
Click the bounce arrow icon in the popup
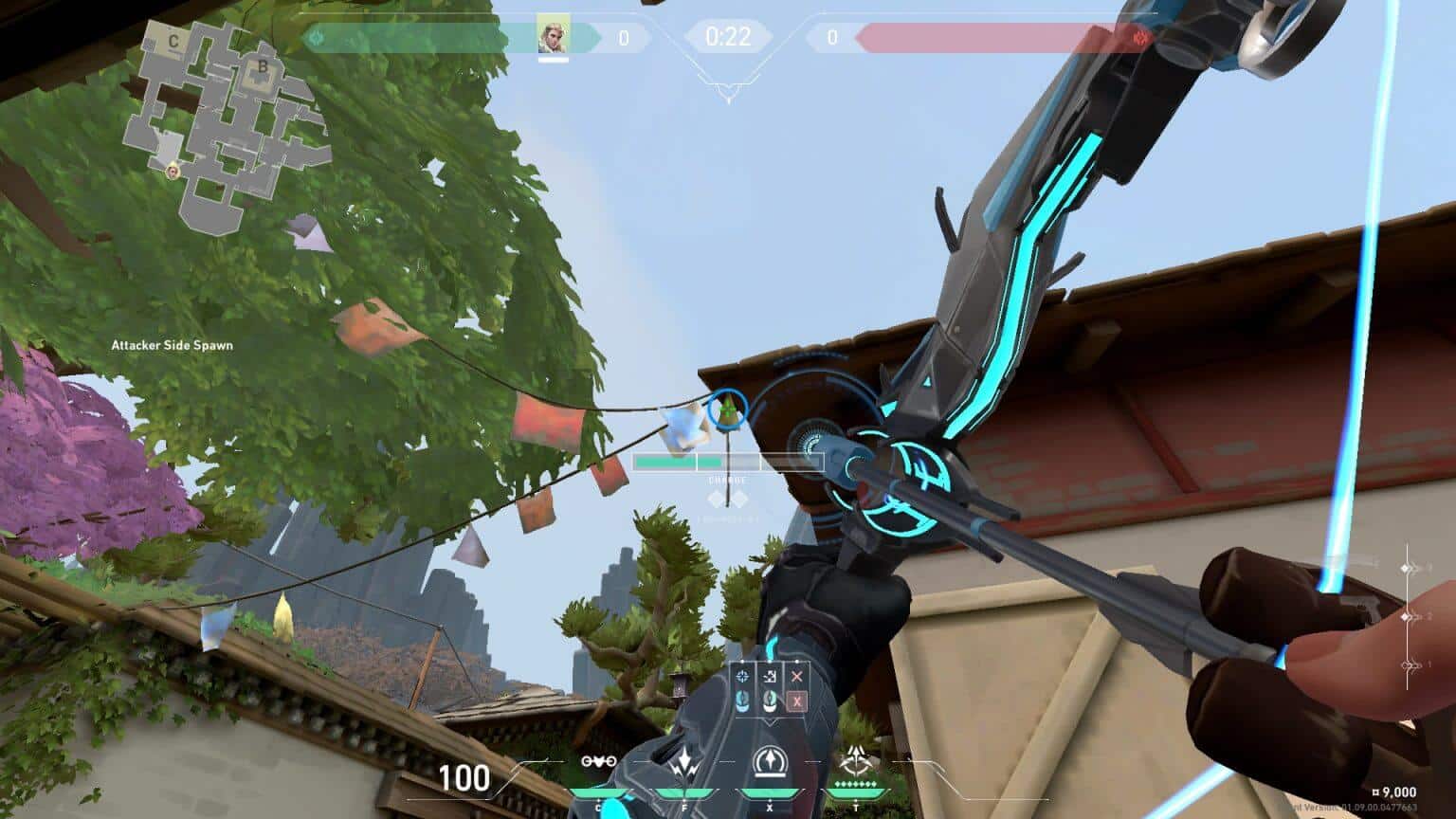tap(770, 675)
